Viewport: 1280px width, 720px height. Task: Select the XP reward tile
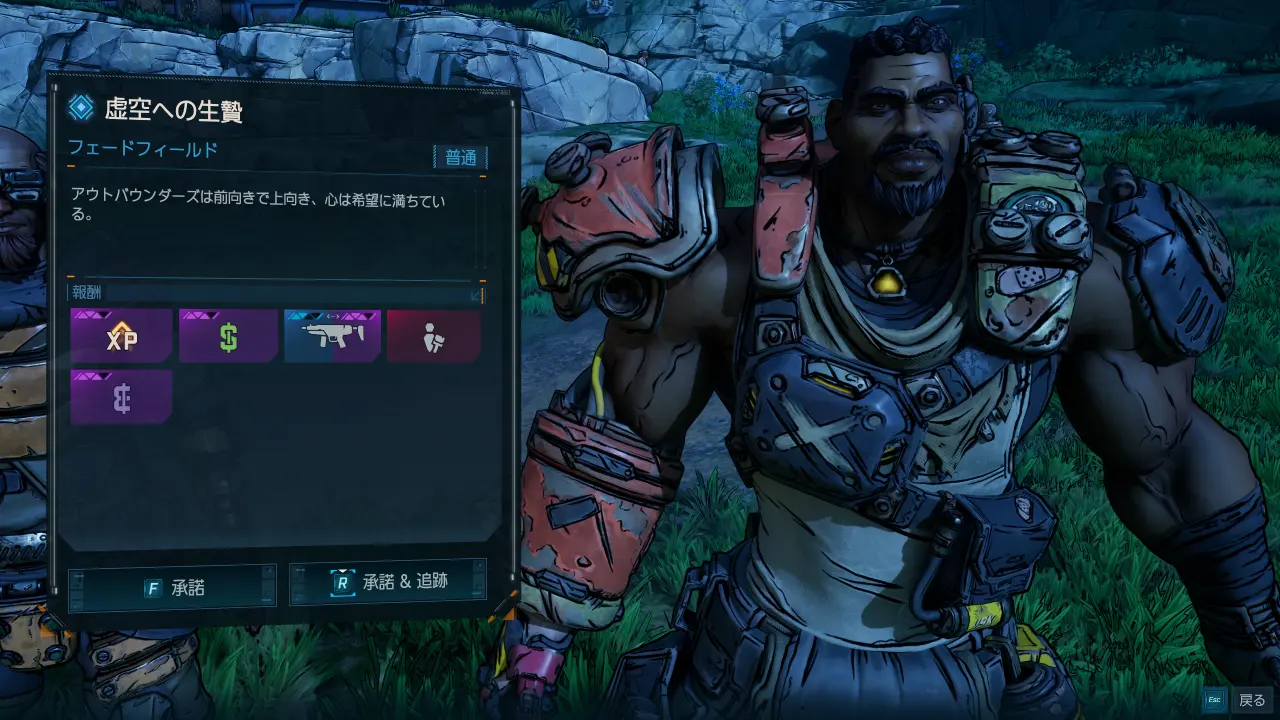(x=121, y=336)
